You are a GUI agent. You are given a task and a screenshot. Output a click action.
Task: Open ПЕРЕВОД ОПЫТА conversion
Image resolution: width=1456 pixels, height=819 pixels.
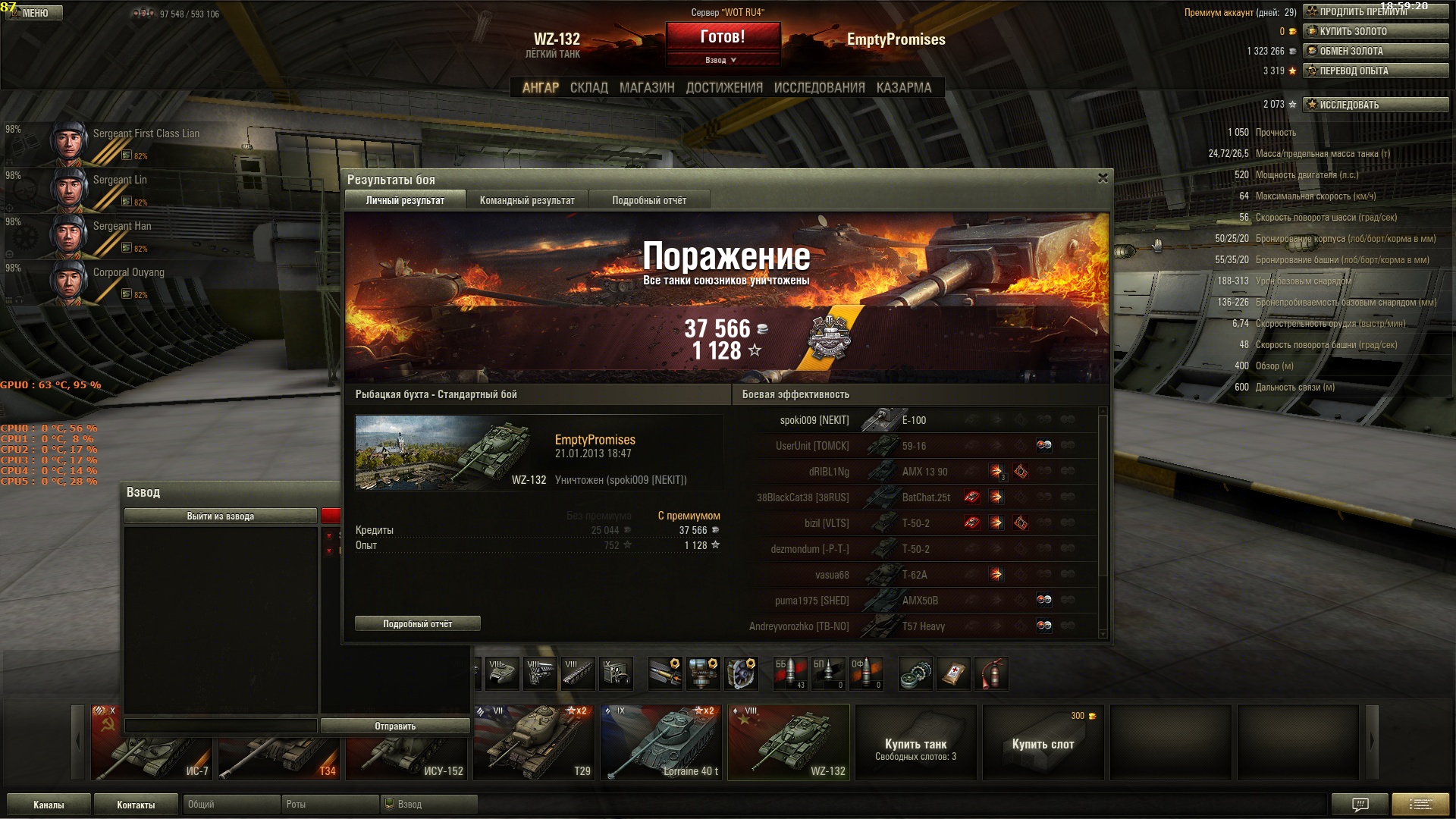click(1376, 71)
